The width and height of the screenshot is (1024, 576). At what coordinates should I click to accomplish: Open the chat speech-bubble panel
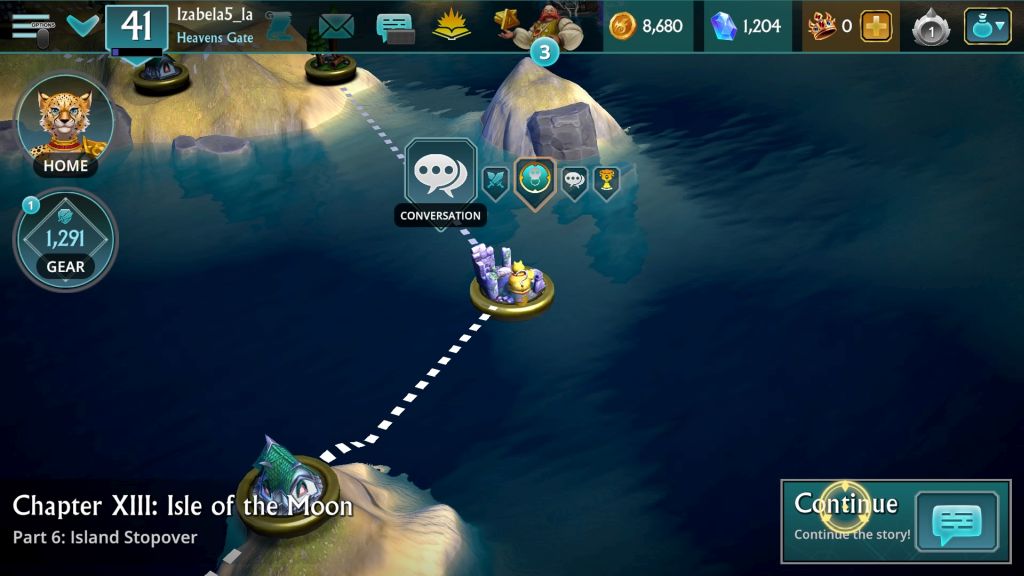tap(395, 27)
